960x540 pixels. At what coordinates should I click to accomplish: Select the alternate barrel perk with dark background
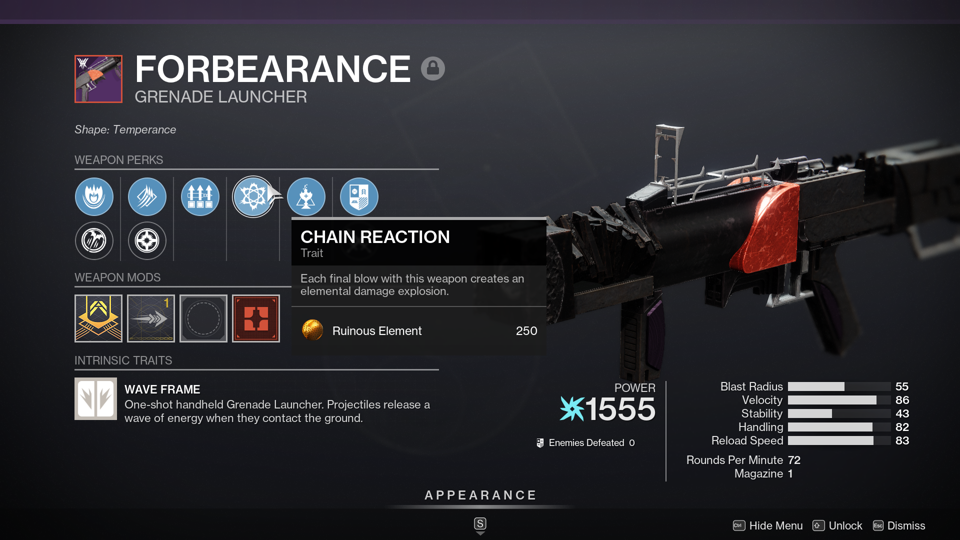tap(94, 241)
